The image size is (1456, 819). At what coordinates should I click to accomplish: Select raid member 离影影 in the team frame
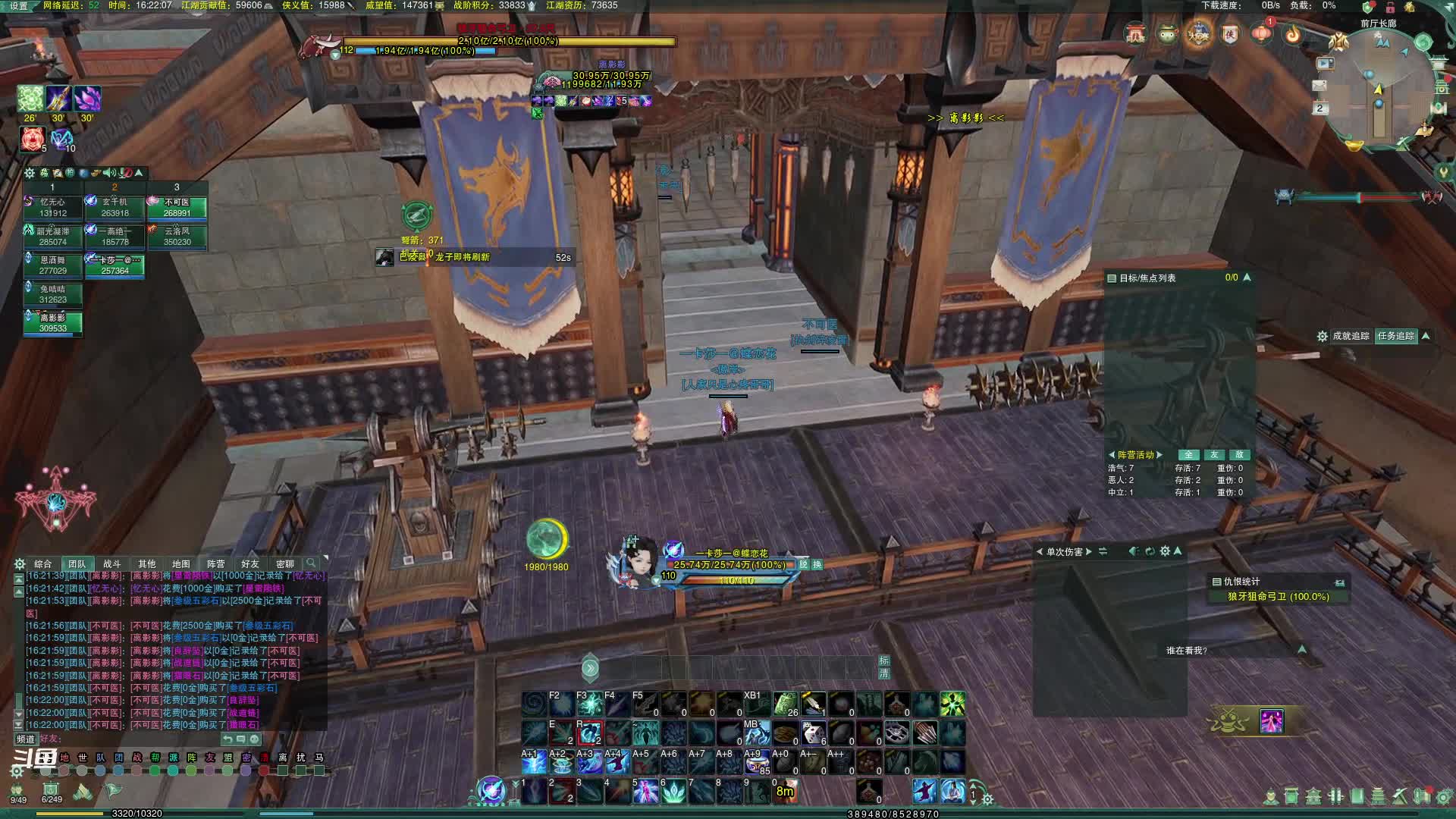point(52,323)
